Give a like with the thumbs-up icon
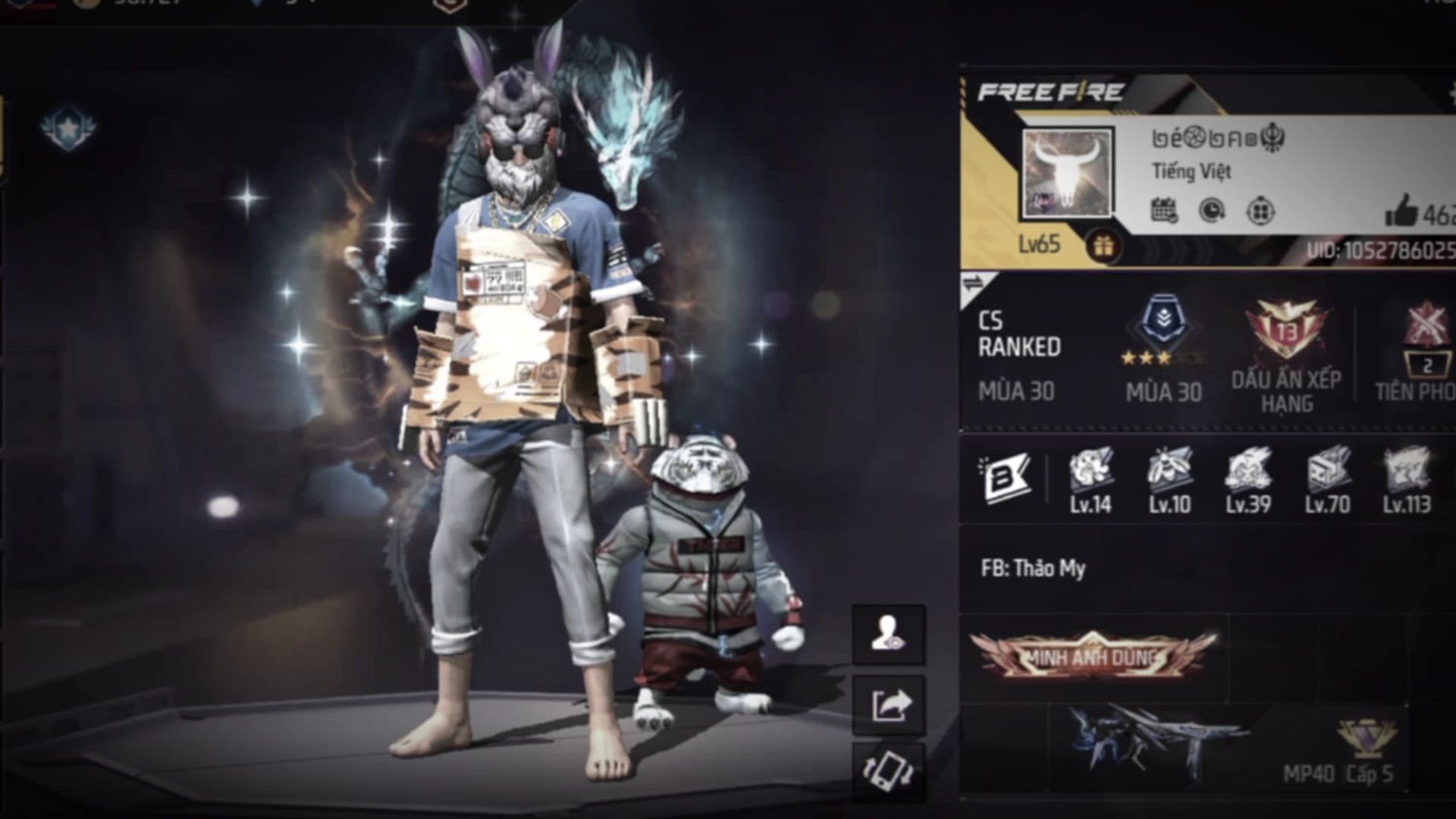This screenshot has width=1456, height=819. click(1401, 211)
